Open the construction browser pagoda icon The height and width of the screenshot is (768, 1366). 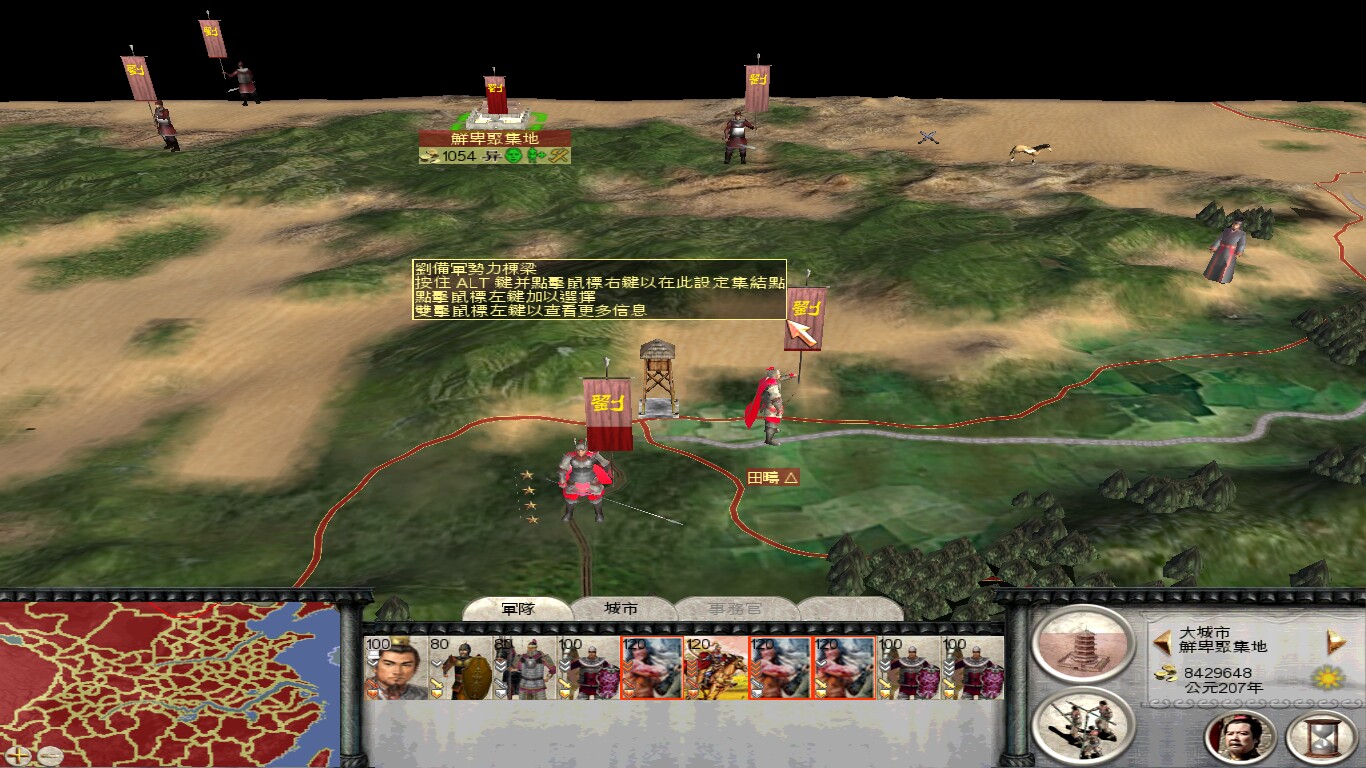(1083, 646)
